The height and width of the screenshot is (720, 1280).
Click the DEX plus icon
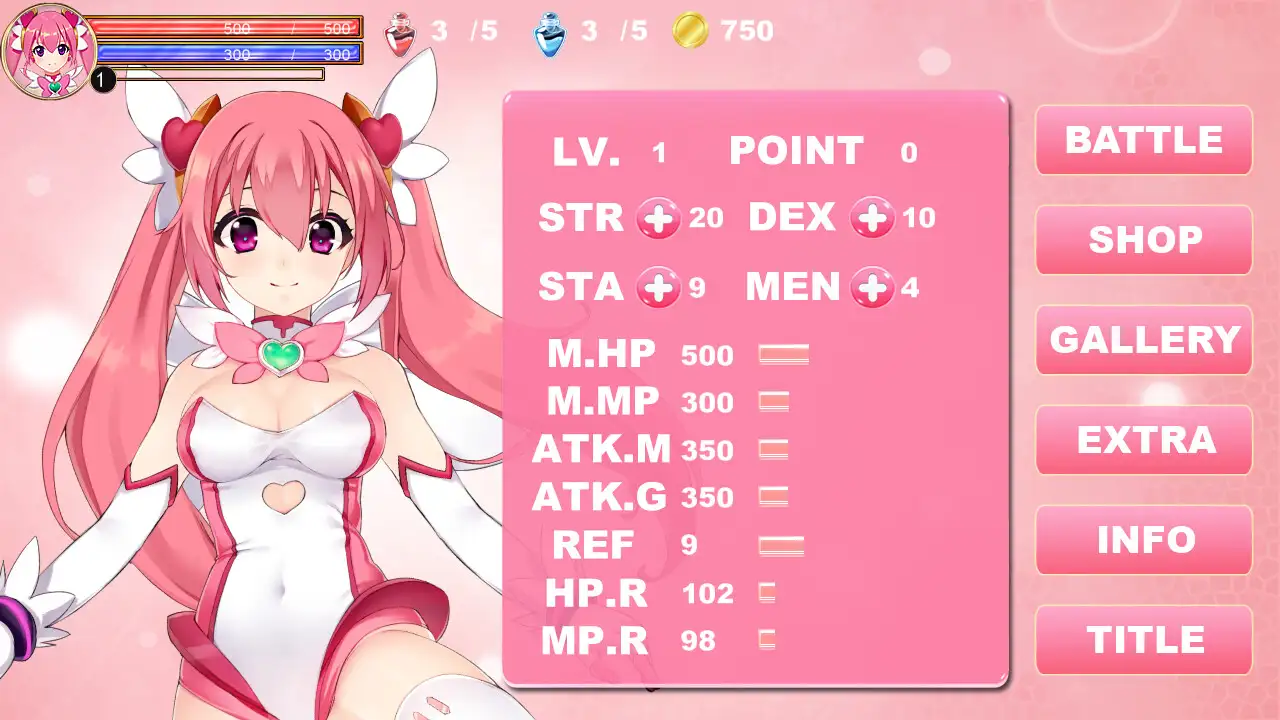point(873,217)
